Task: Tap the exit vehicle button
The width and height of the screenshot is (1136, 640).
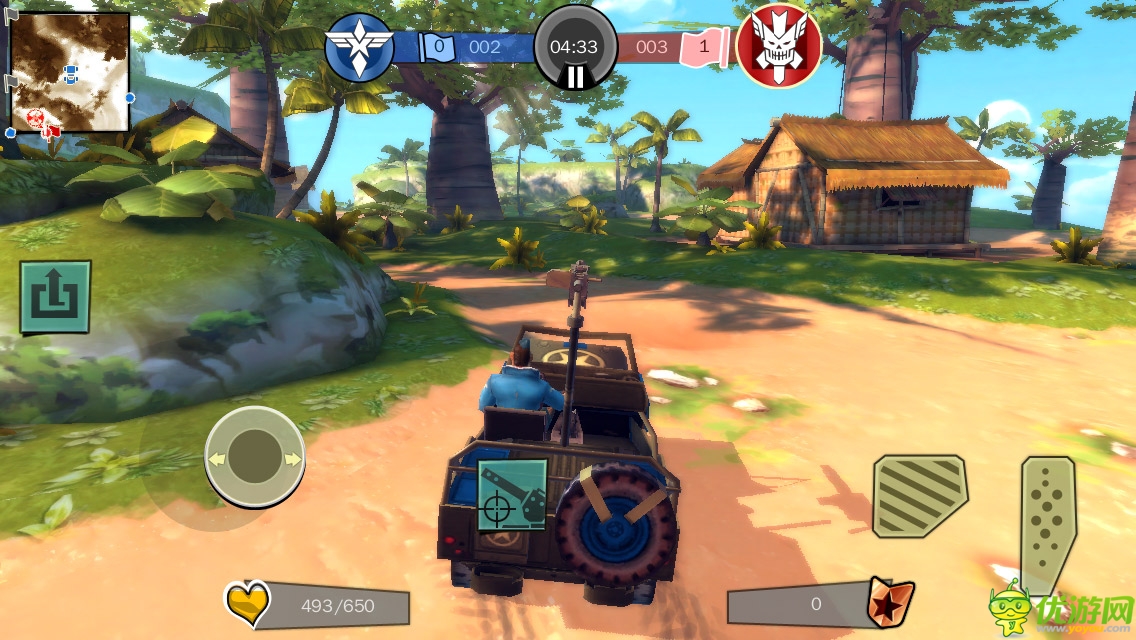Action: click(x=55, y=297)
